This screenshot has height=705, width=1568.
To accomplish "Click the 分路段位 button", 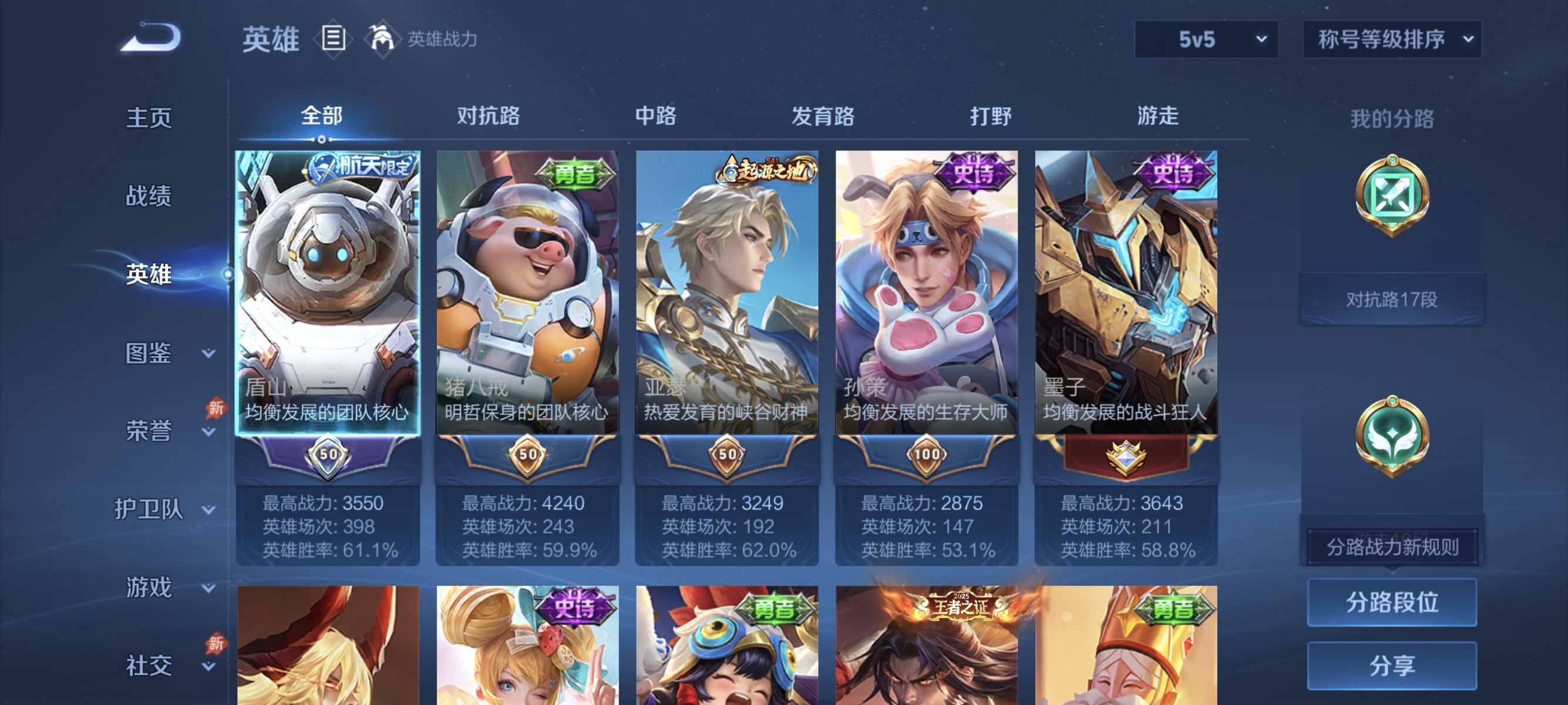I will tap(1392, 603).
